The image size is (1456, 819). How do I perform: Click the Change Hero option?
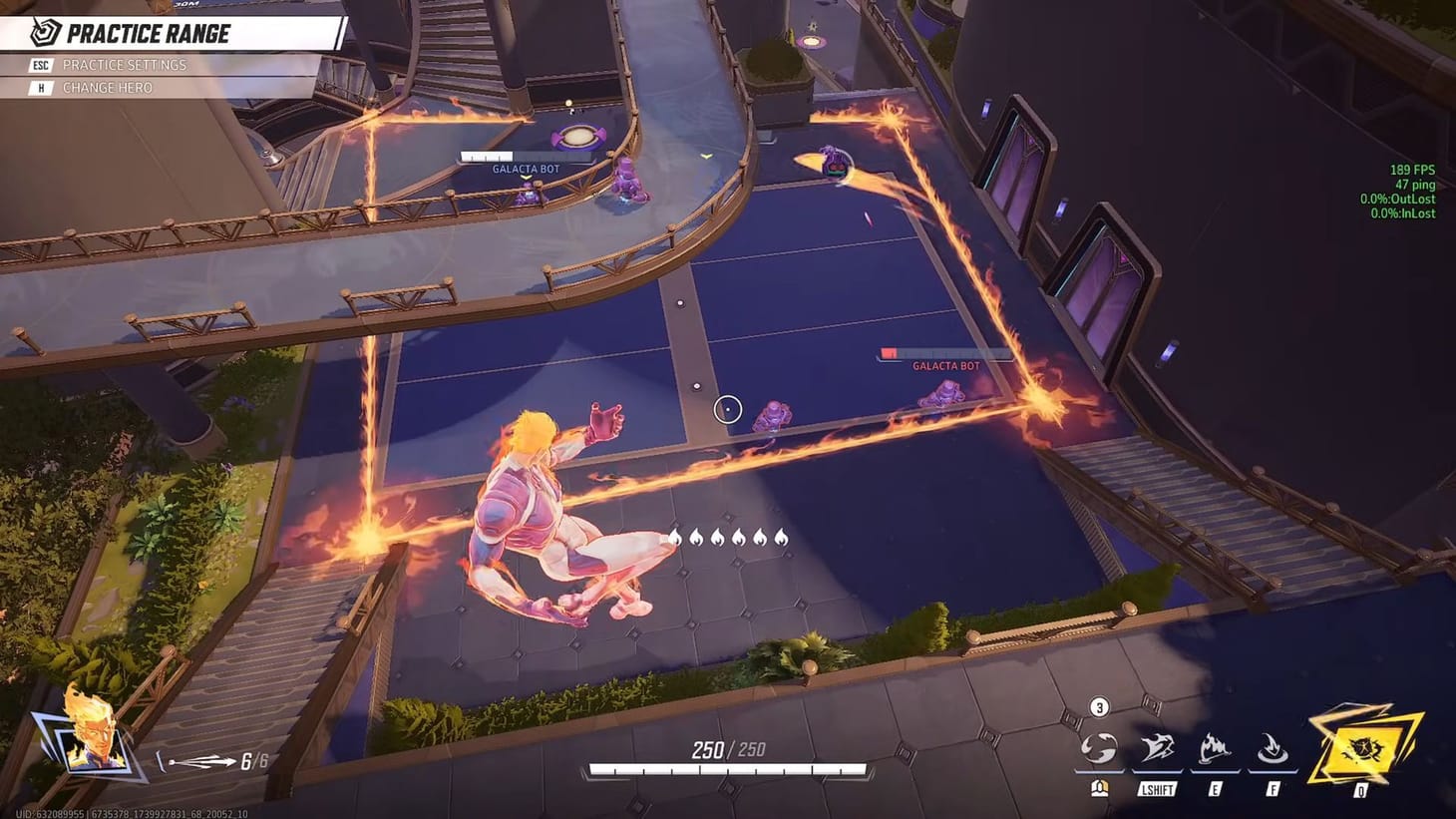108,87
